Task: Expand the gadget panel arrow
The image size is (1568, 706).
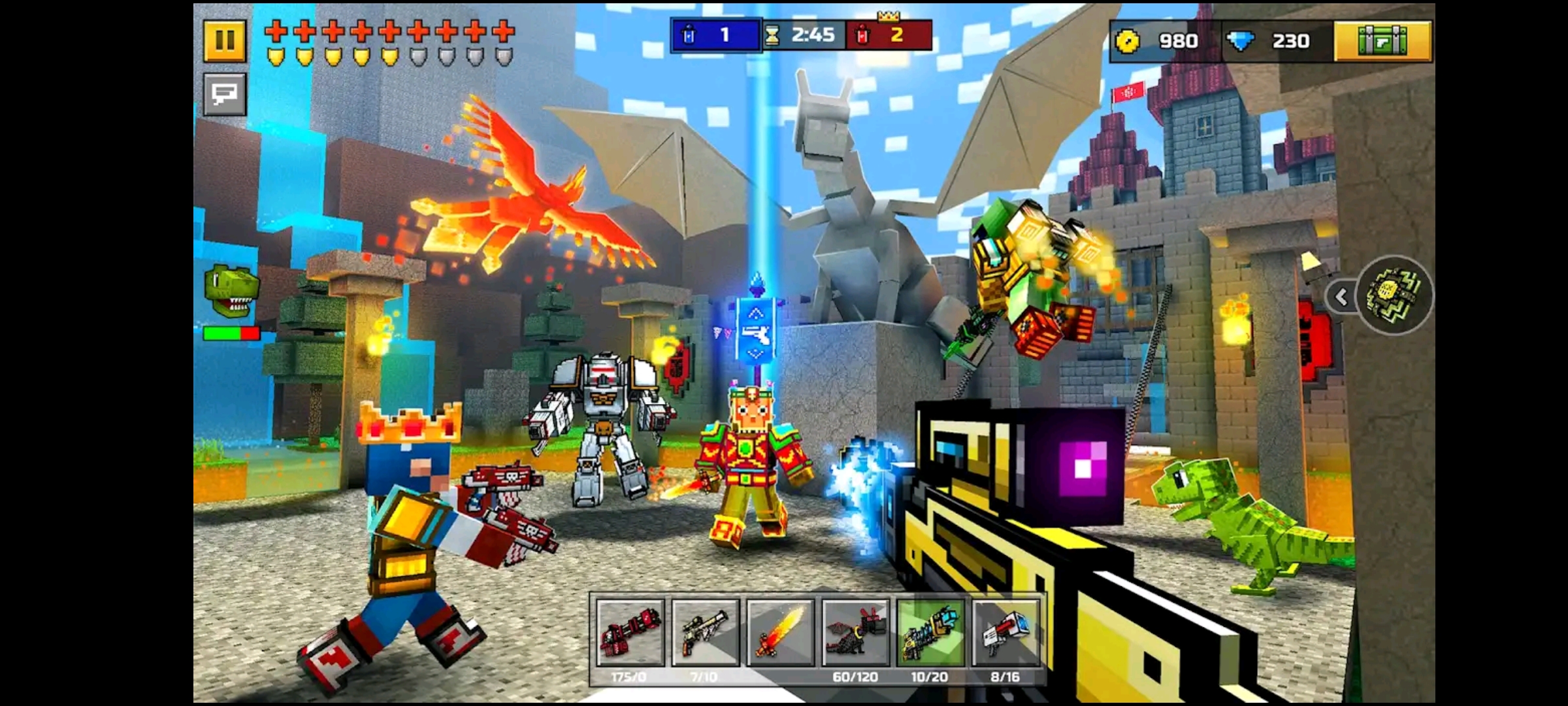Action: click(x=1341, y=297)
